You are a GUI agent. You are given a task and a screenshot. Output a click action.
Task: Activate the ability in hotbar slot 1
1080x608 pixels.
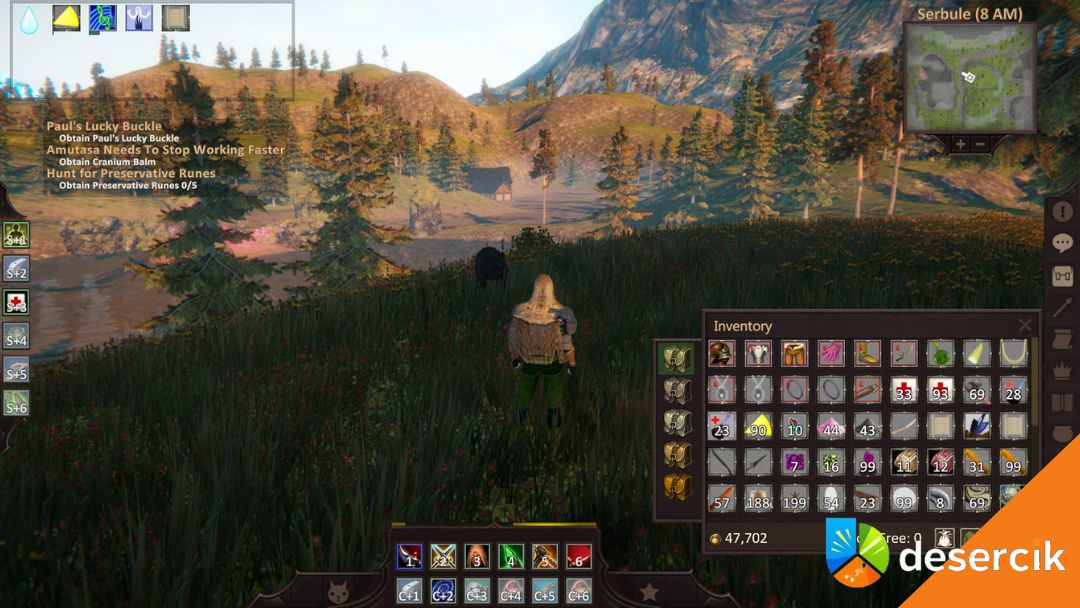coord(408,556)
